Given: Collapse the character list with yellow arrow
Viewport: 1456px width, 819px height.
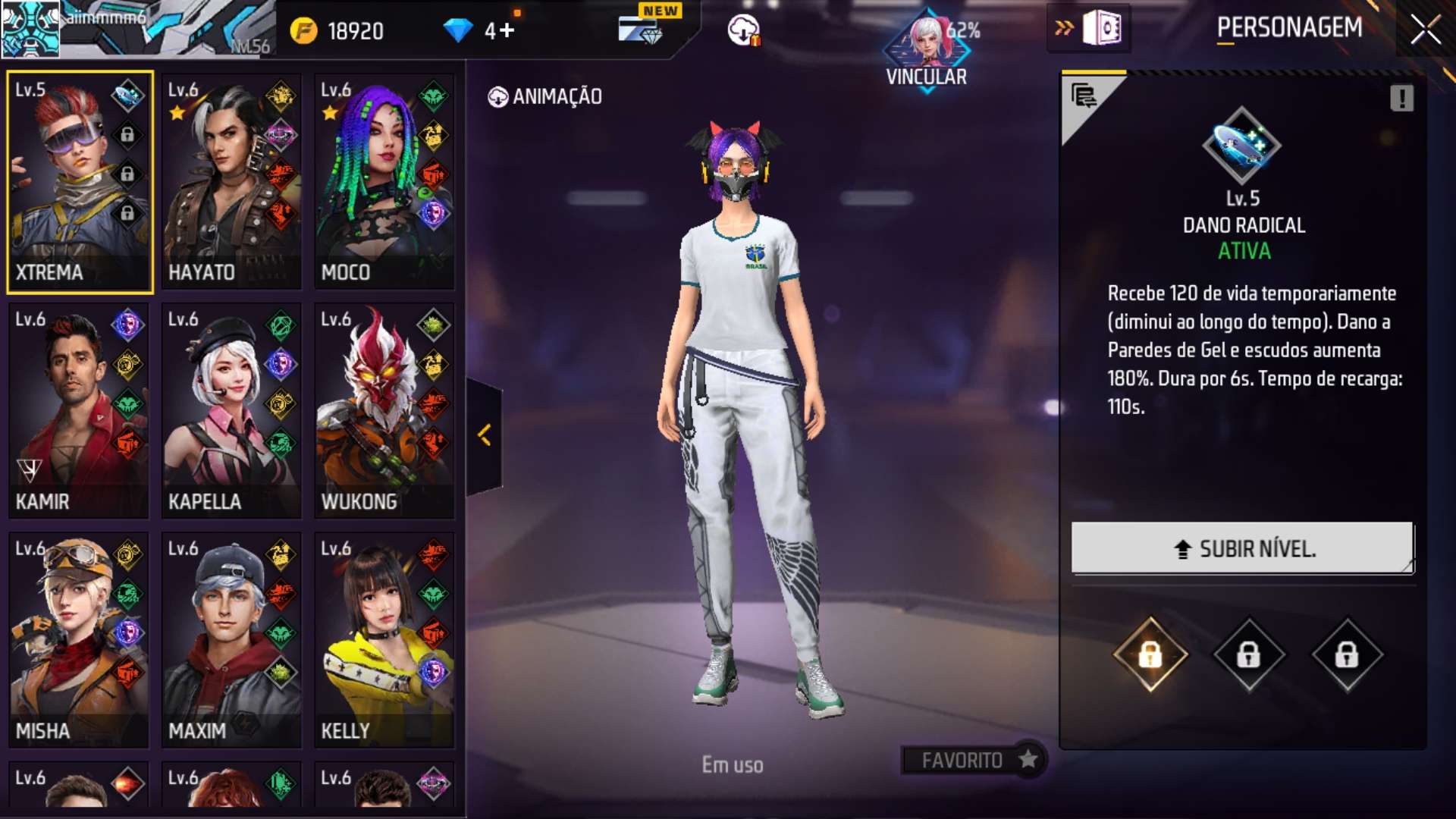Looking at the screenshot, I should coord(485,435).
